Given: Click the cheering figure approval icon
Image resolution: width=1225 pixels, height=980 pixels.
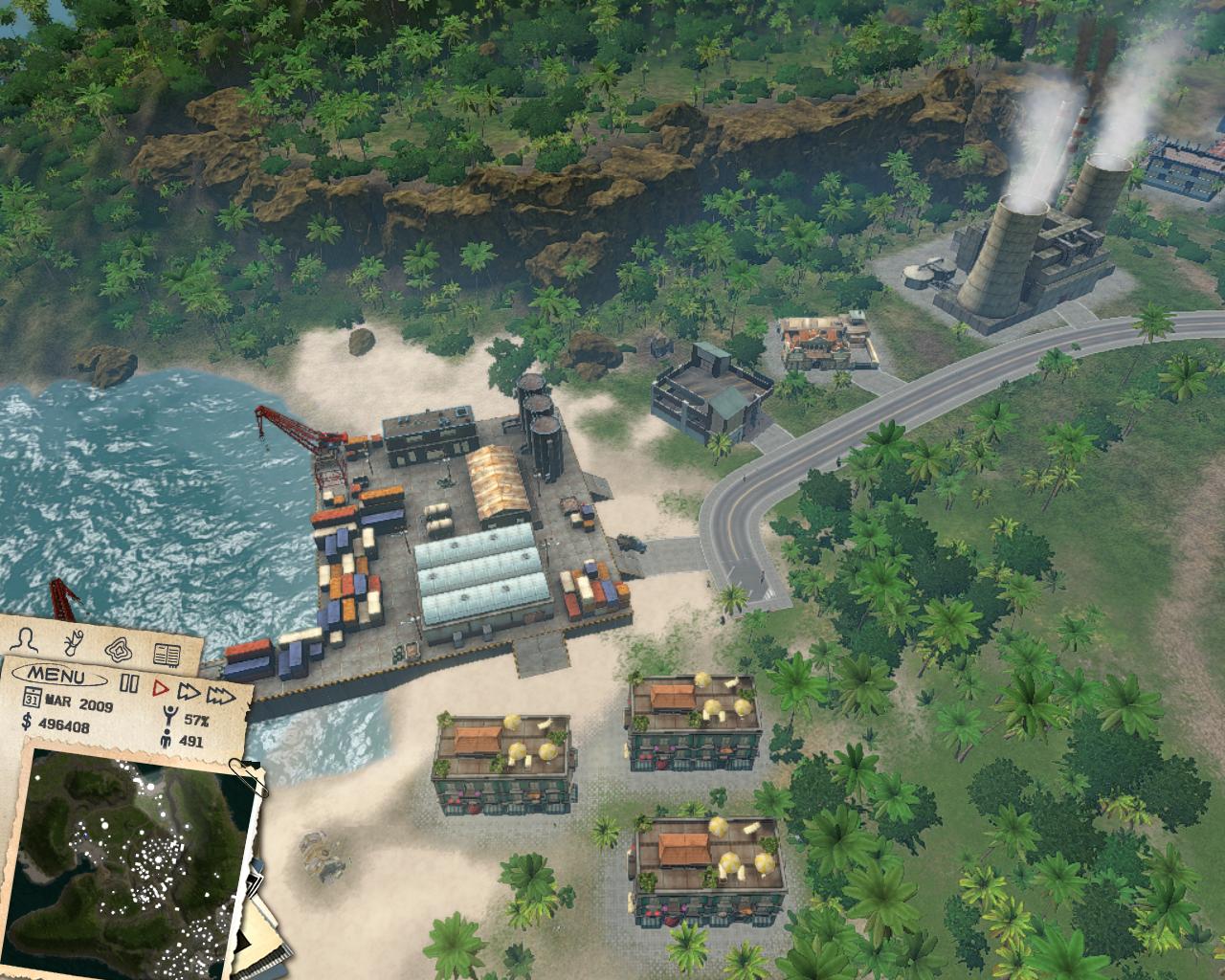Looking at the screenshot, I should [x=168, y=715].
